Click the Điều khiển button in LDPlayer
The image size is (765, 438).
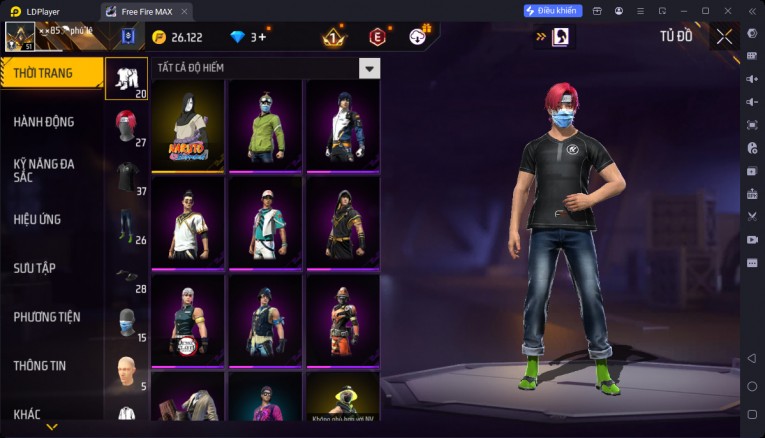[x=552, y=11]
